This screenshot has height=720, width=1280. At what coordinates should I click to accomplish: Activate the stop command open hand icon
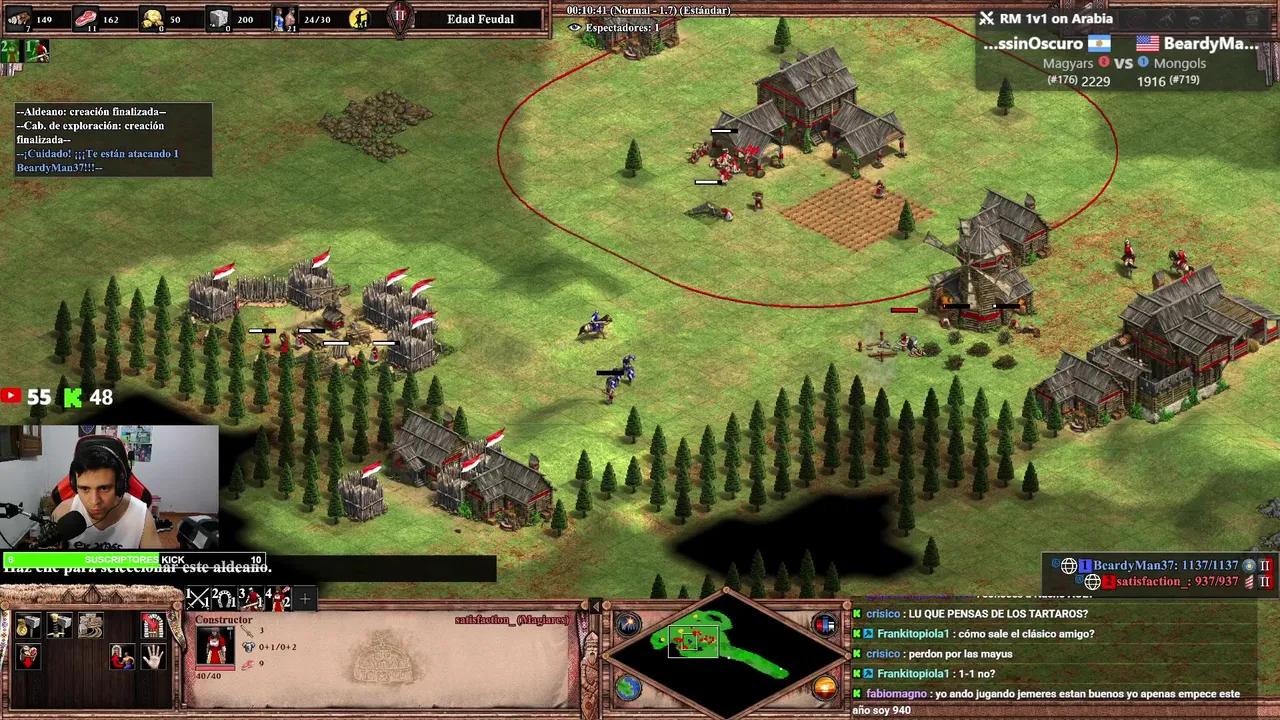pos(153,657)
